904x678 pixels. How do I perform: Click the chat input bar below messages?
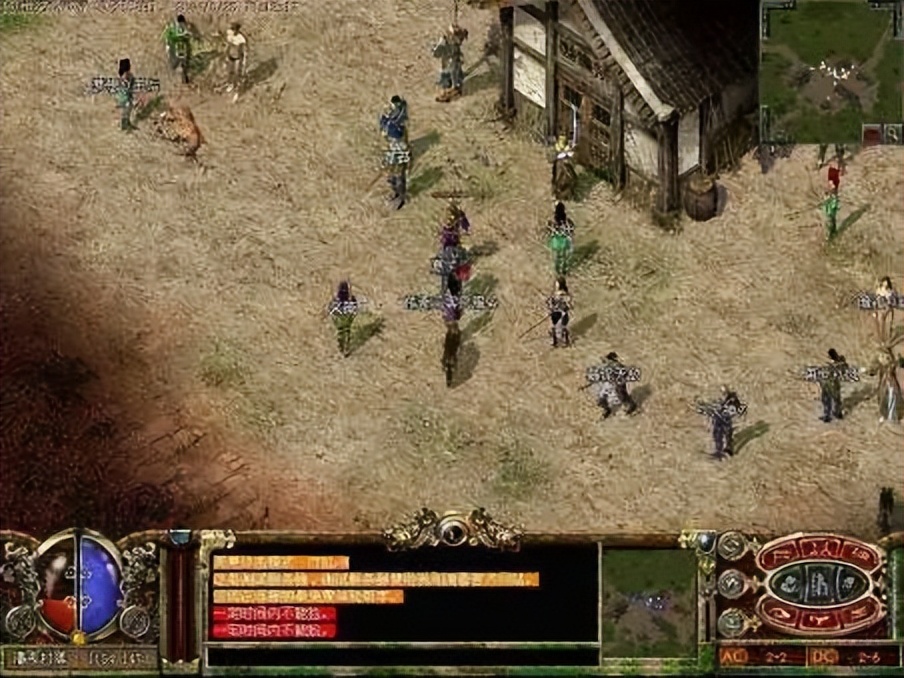[x=402, y=656]
